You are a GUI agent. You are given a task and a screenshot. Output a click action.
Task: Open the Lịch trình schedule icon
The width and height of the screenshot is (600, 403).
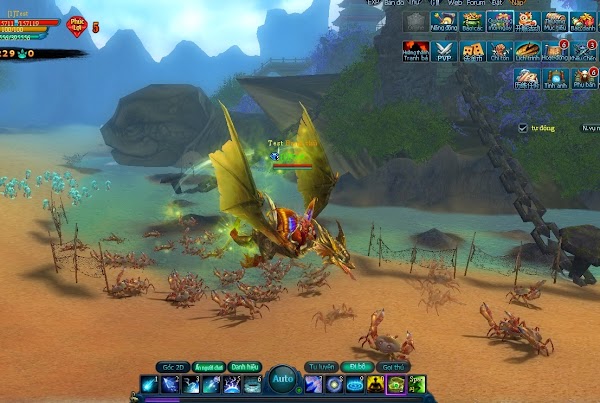pyautogui.click(x=526, y=49)
